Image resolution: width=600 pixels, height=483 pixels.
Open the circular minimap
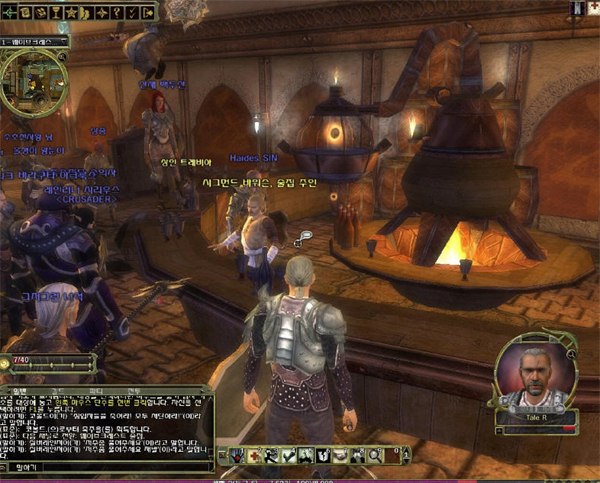pyautogui.click(x=33, y=82)
